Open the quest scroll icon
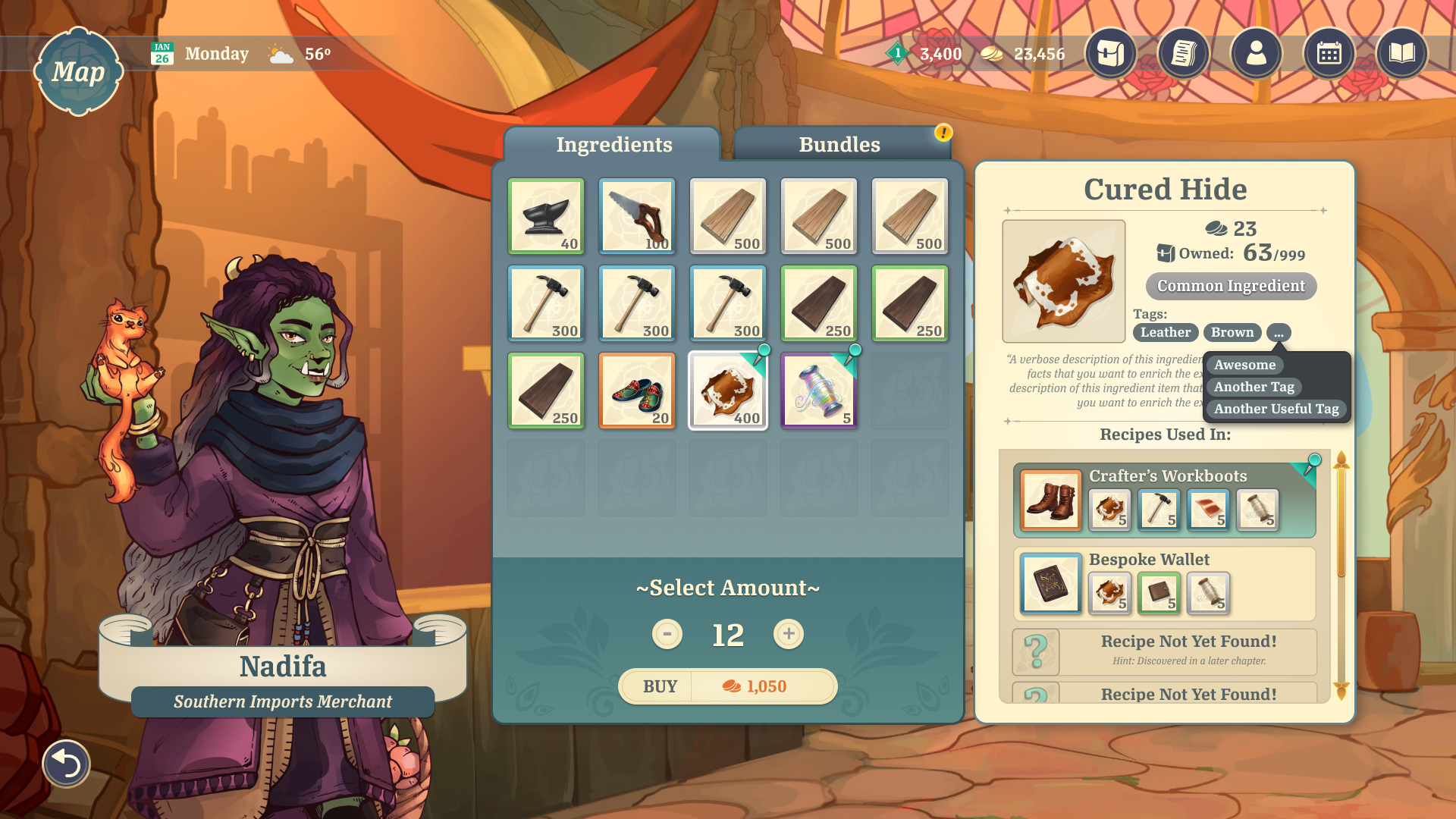 (1183, 53)
